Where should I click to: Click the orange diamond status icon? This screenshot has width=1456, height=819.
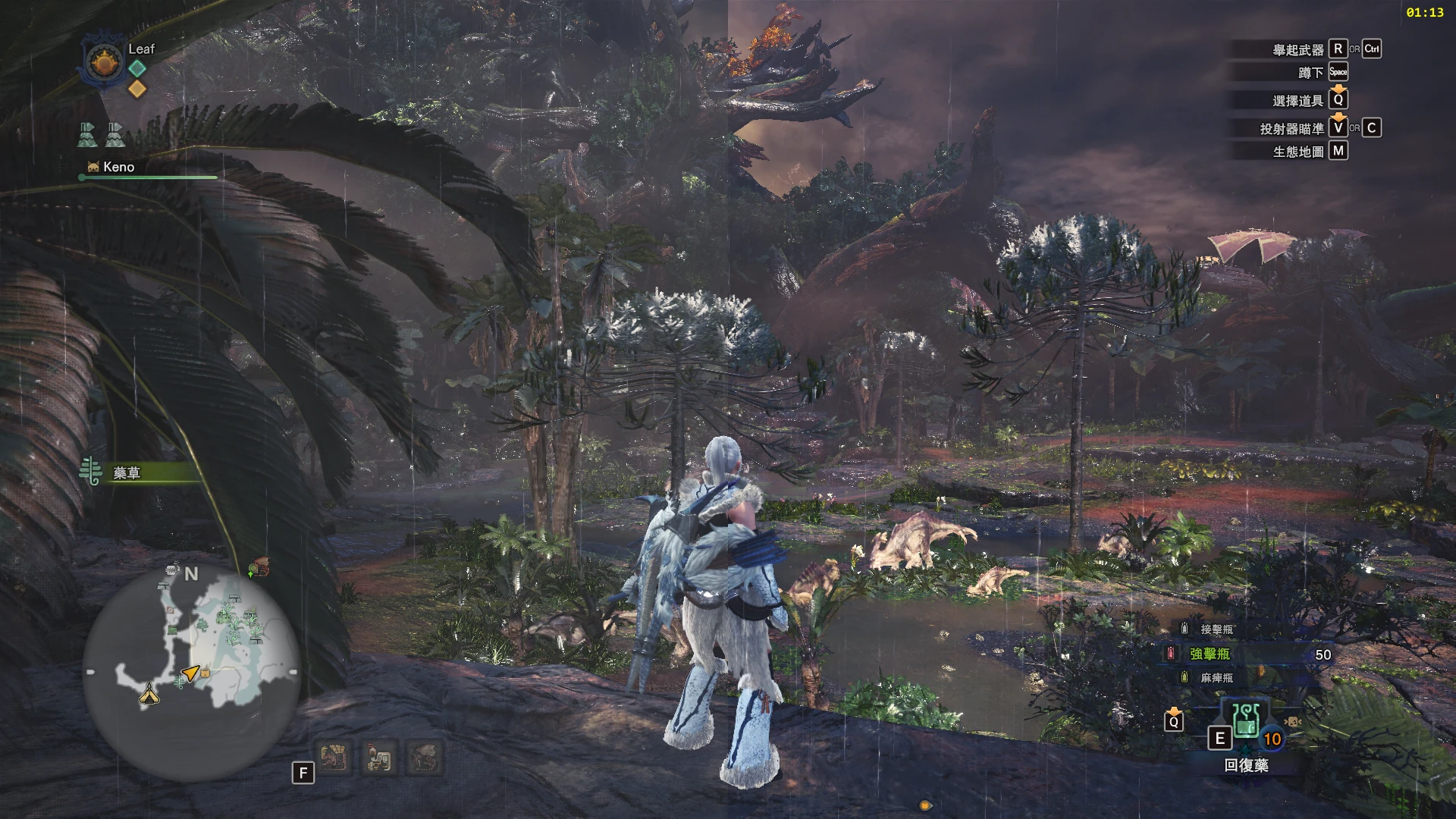click(137, 89)
